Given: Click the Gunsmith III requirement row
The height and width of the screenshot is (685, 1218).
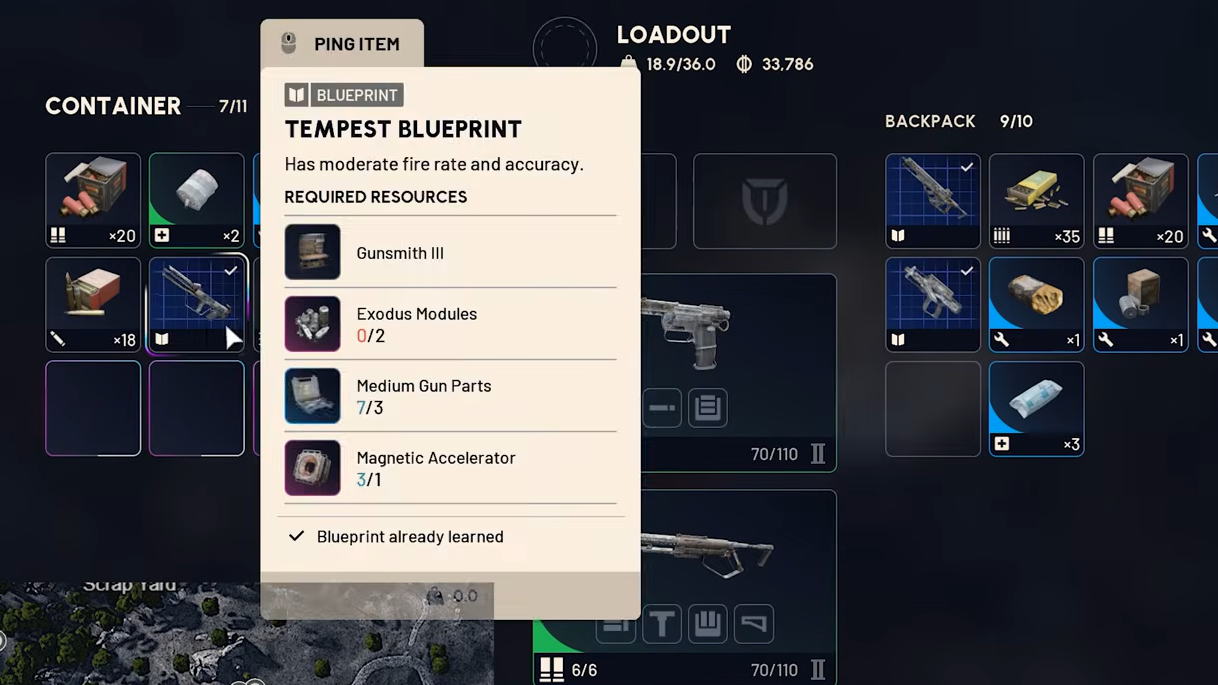Looking at the screenshot, I should 450,252.
